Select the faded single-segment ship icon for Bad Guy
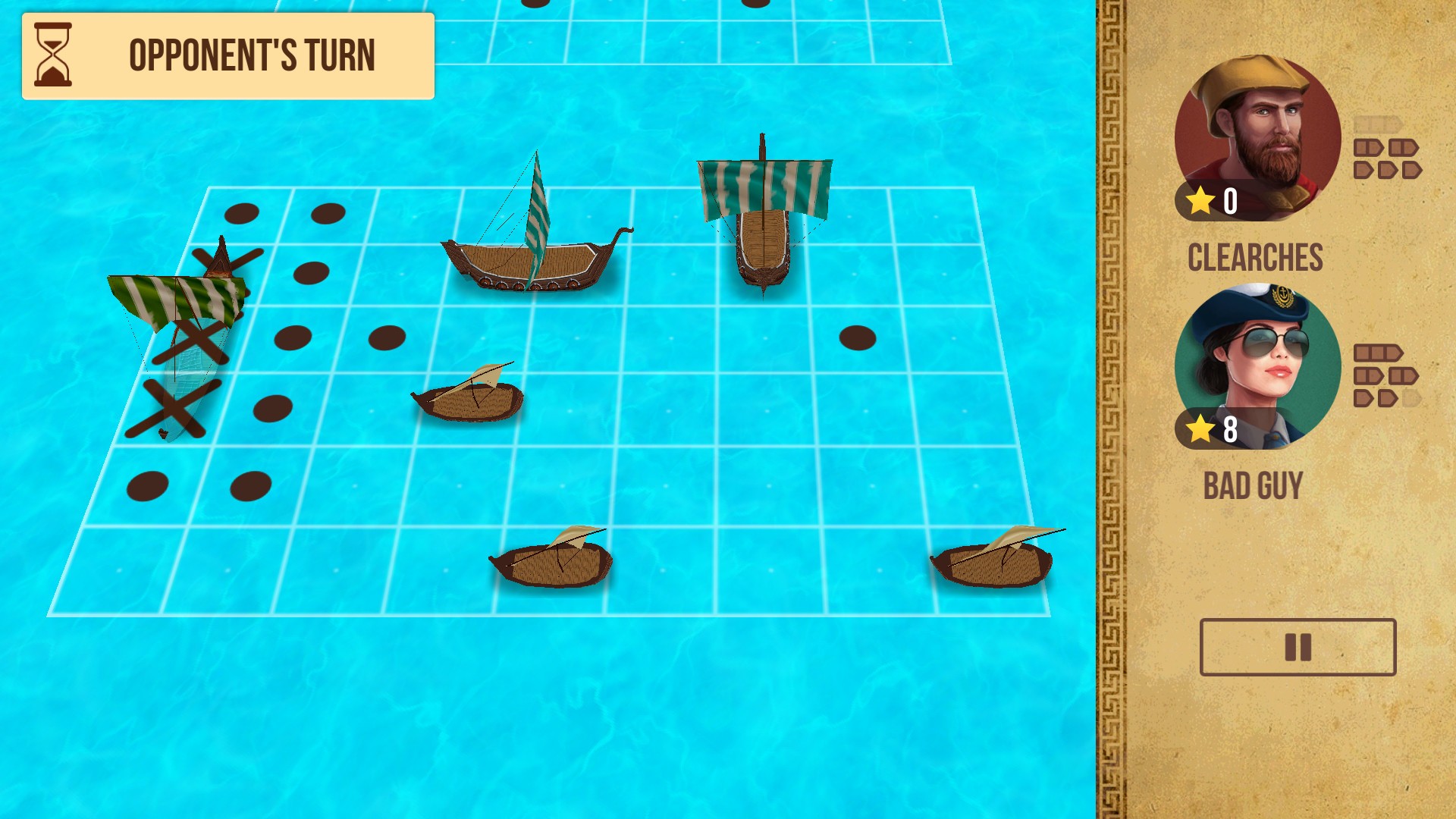 click(x=1411, y=398)
